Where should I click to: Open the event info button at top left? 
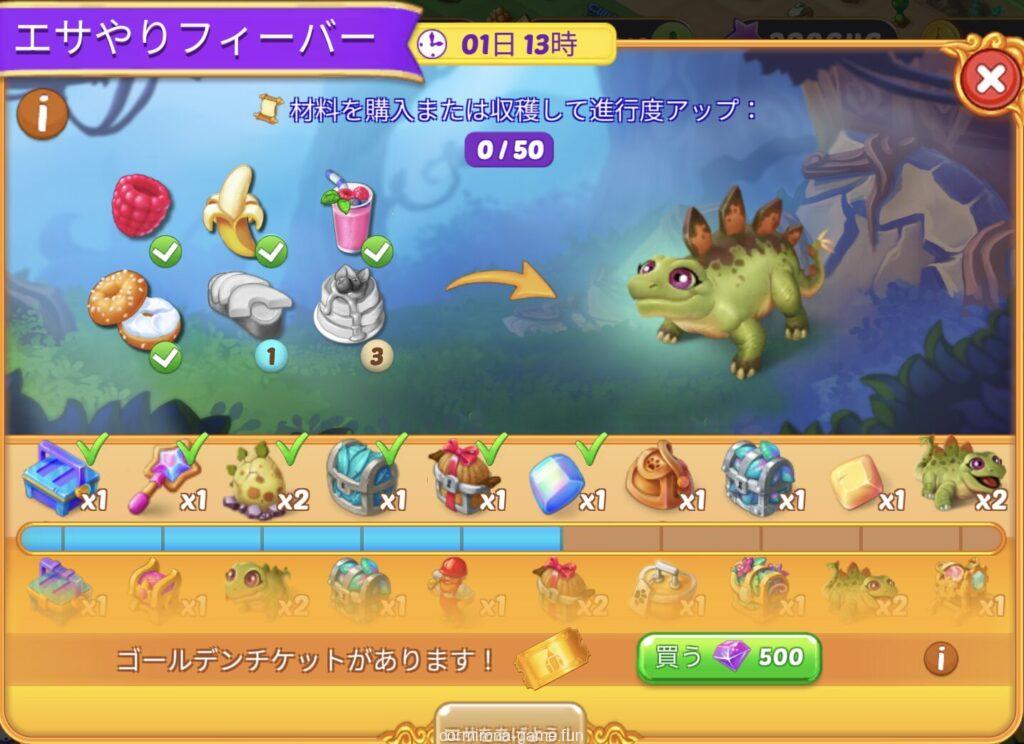coord(42,115)
